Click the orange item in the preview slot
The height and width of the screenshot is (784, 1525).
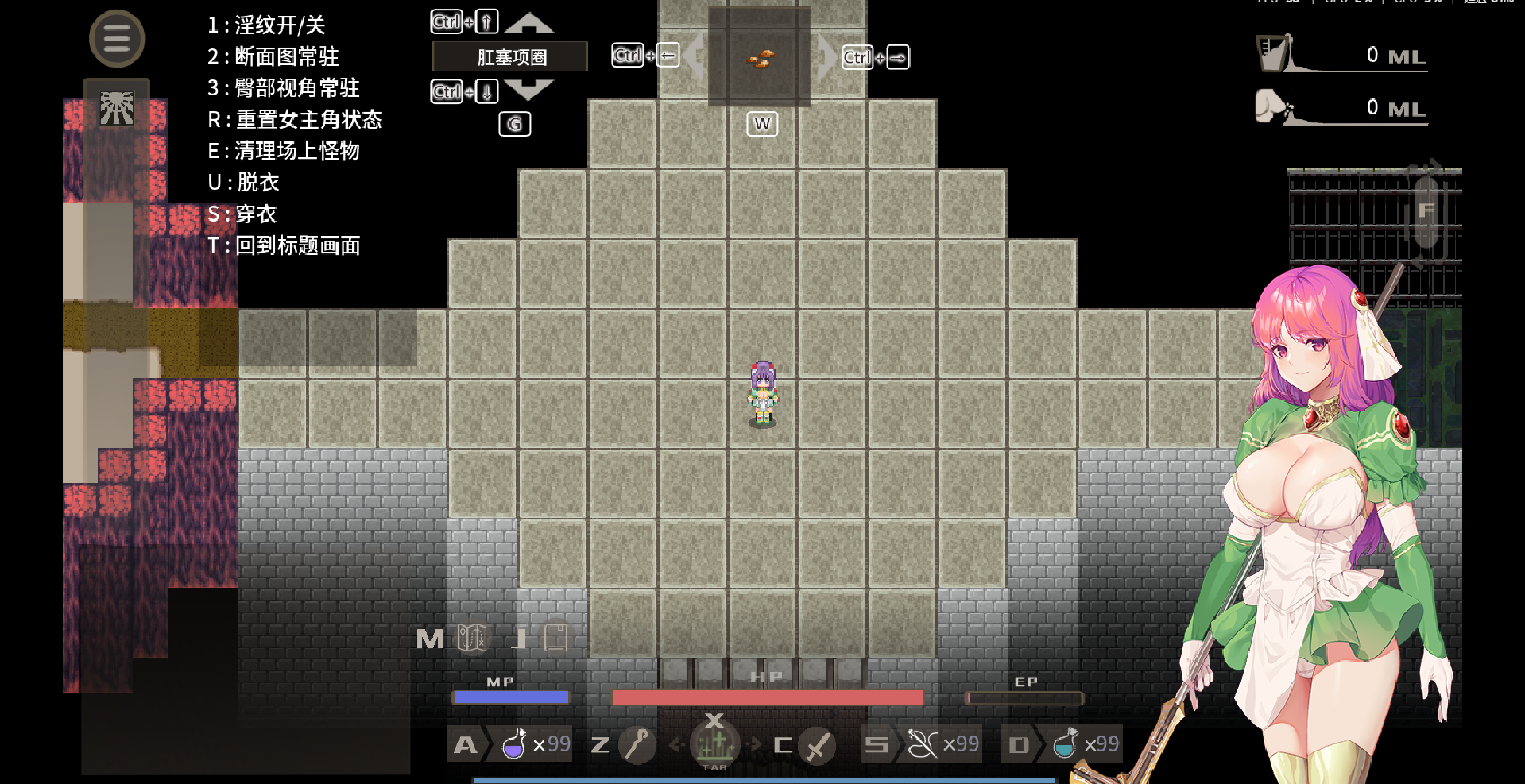click(x=761, y=58)
